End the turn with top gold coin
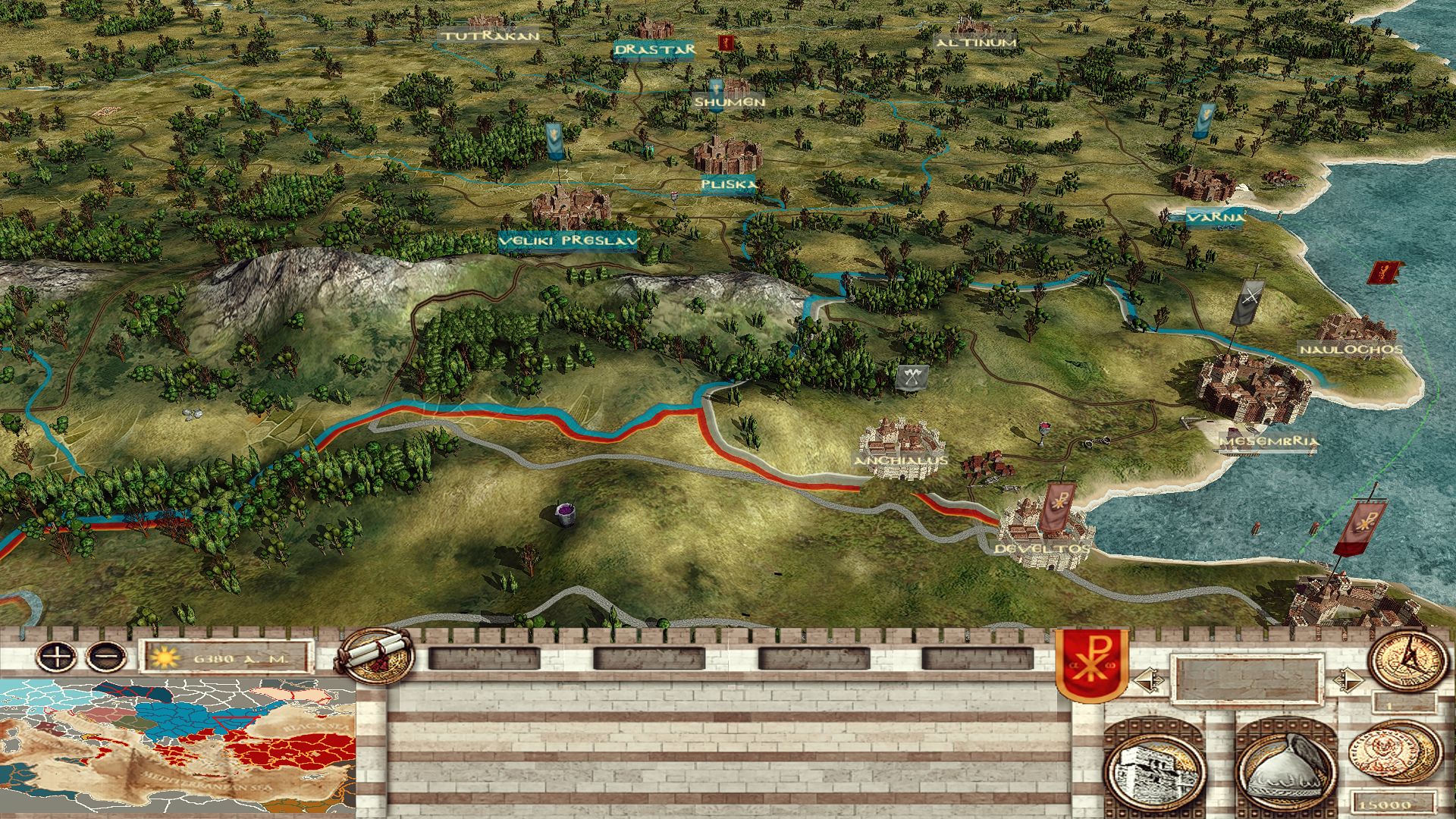1456x819 pixels. [1407, 660]
